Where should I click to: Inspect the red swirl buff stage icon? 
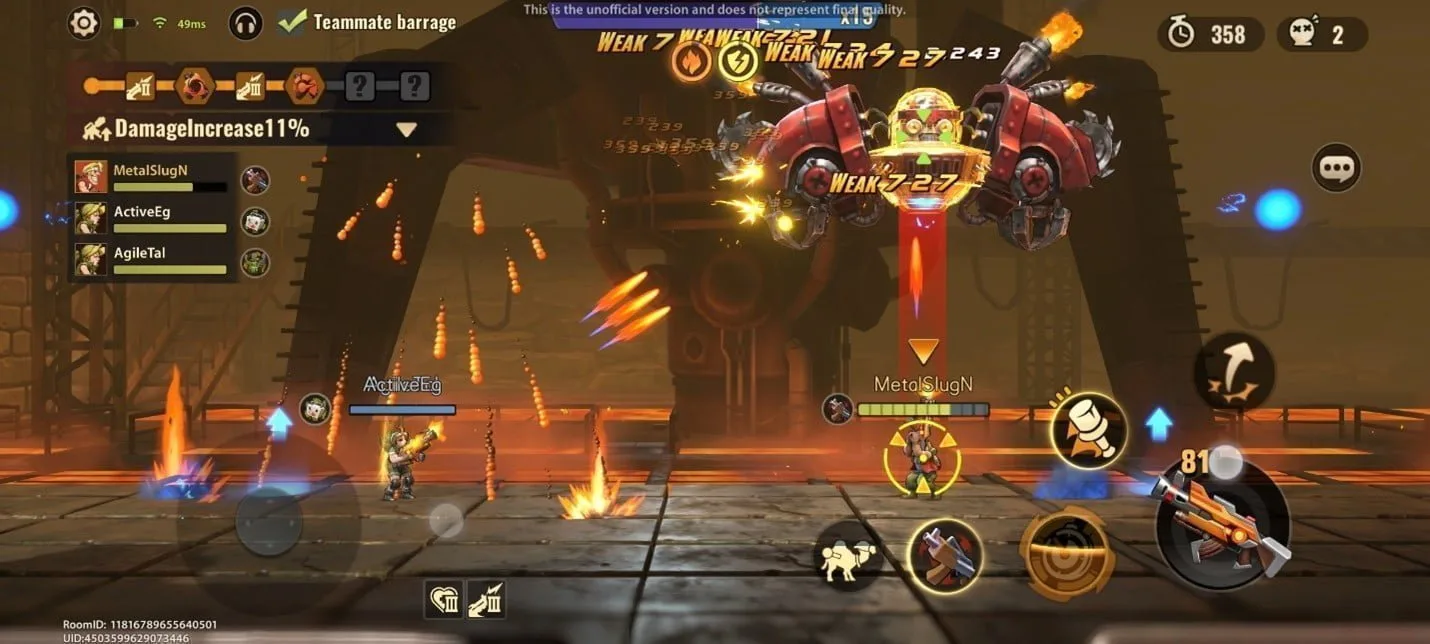pyautogui.click(x=195, y=87)
